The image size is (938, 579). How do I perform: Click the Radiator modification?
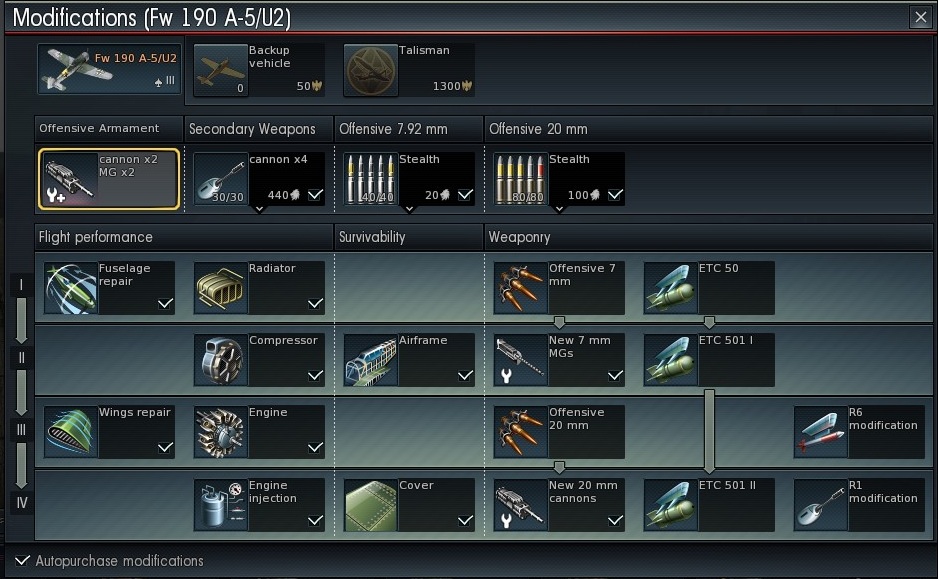pyautogui.click(x=258, y=288)
